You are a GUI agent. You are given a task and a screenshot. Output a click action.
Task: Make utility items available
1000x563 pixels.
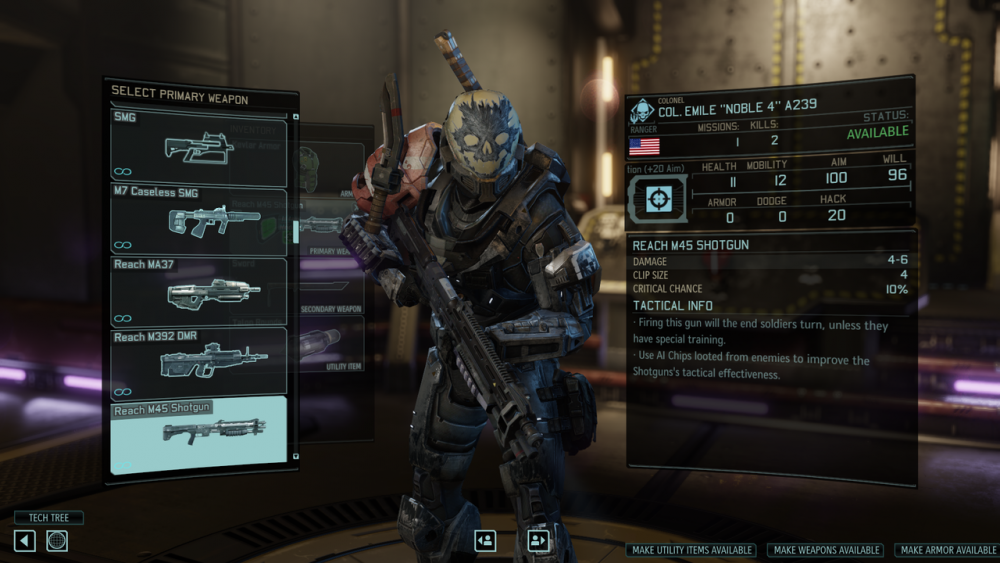[x=692, y=550]
